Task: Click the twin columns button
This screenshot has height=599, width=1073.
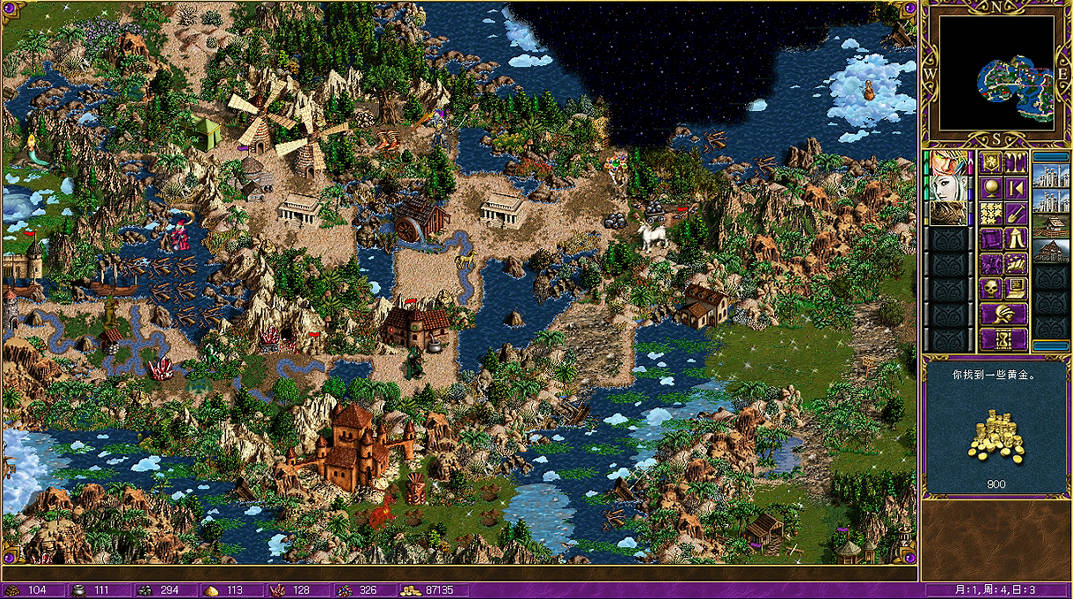Action: 1016,163
